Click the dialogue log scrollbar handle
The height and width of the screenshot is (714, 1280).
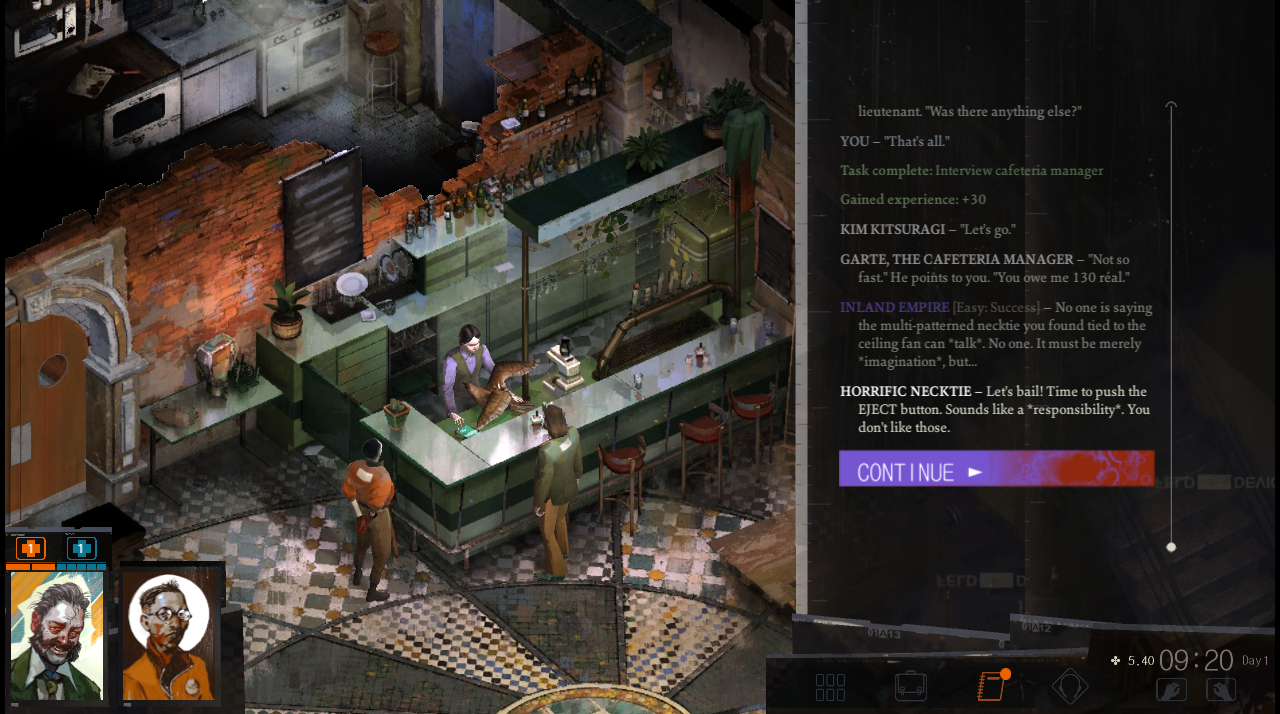click(x=1171, y=547)
